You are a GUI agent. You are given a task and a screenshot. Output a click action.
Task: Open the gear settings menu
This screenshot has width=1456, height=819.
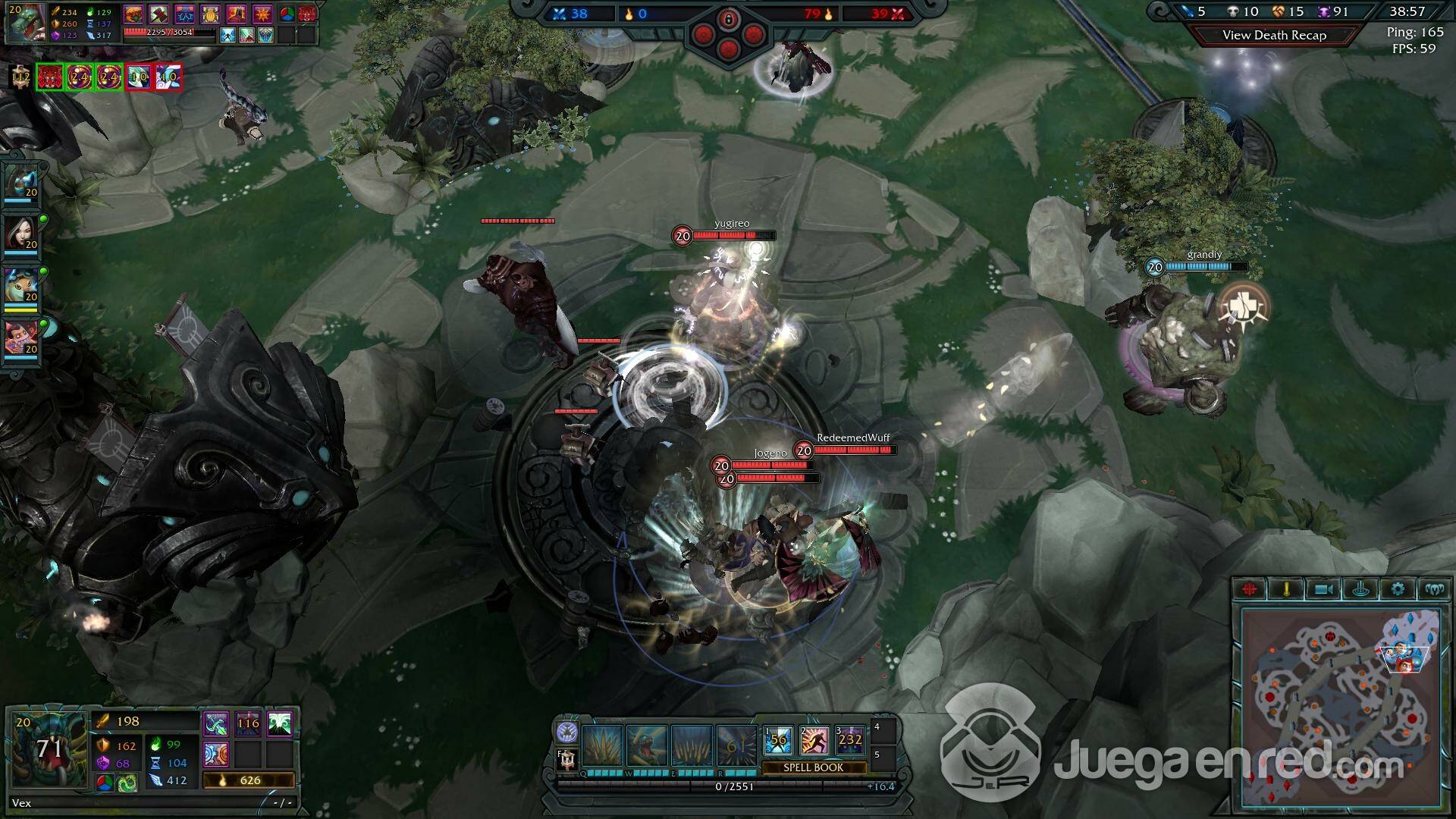[1398, 589]
